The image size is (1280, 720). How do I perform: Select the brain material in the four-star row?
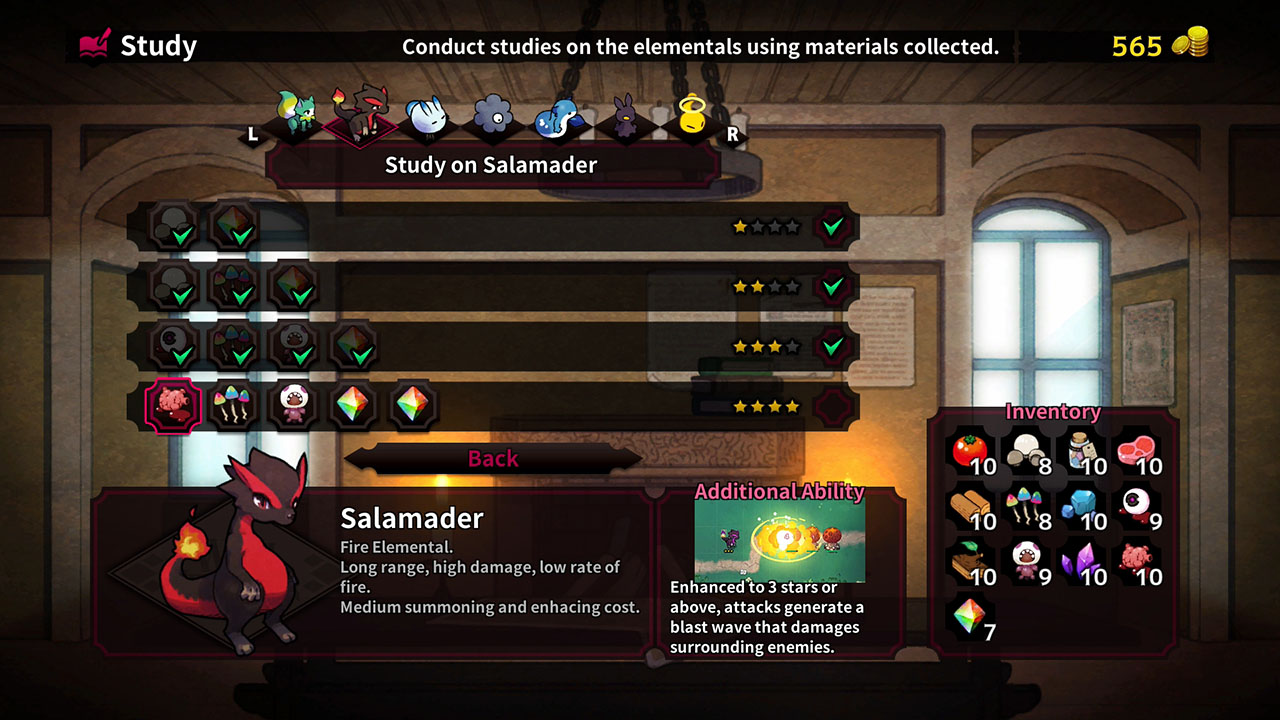click(x=175, y=405)
